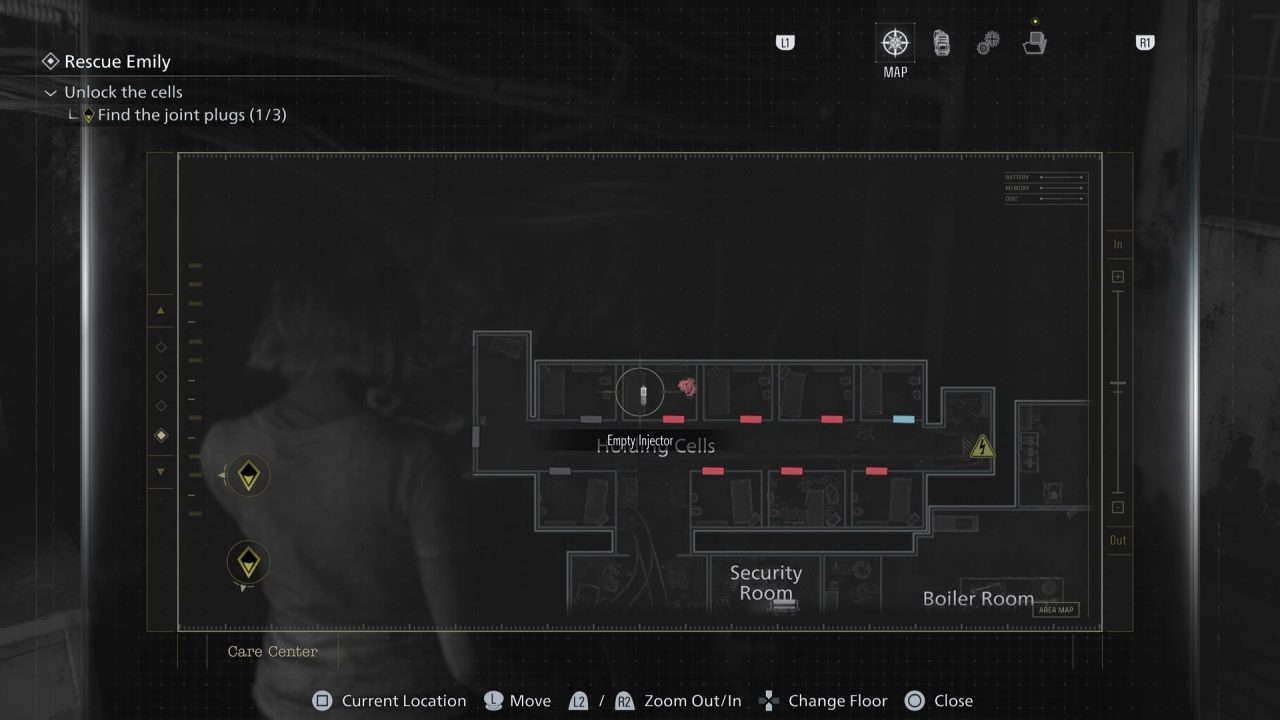This screenshot has height=720, width=1280.
Task: Click the Security Room label on map
Action: [765, 582]
